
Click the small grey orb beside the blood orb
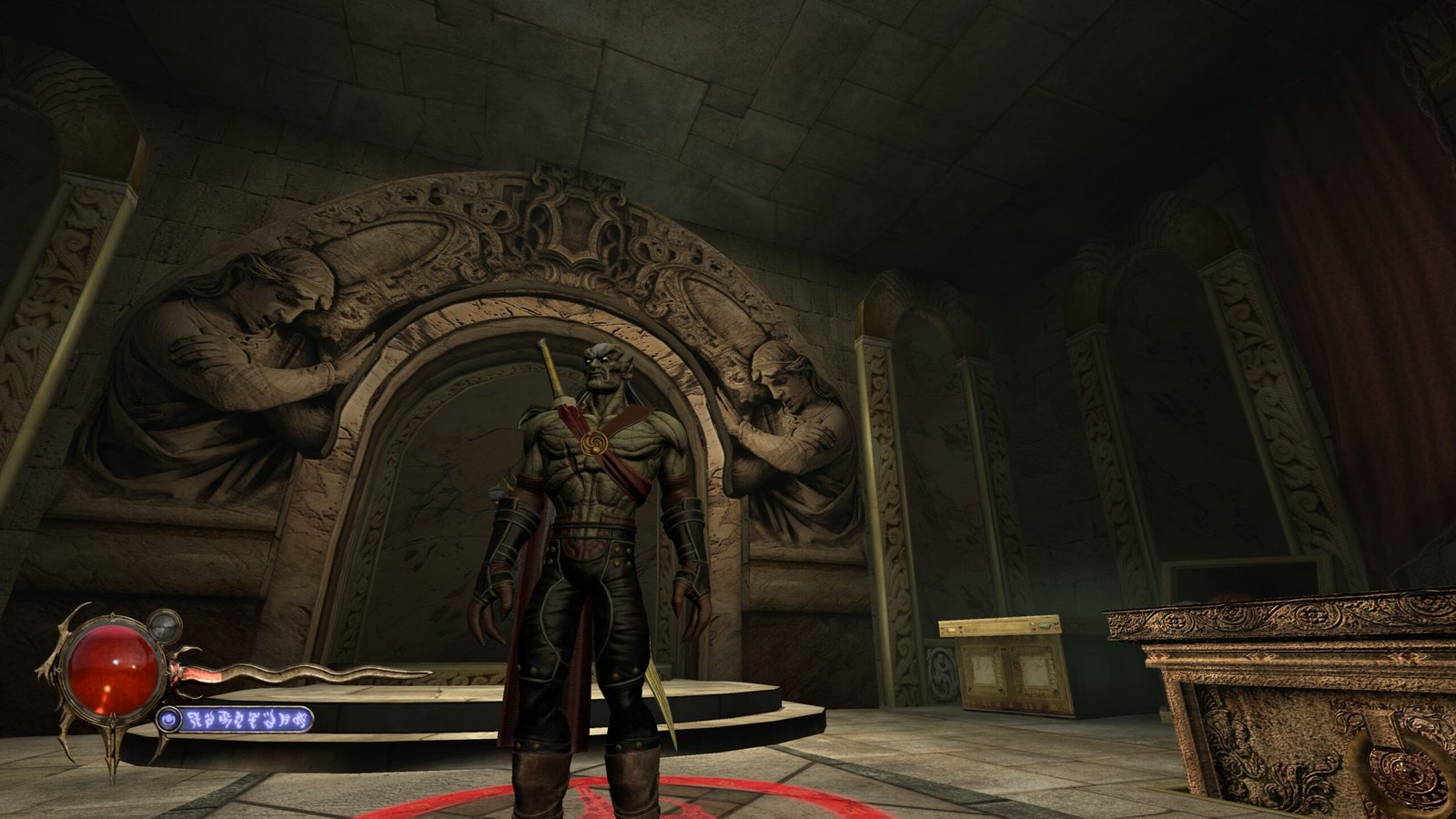point(164,626)
